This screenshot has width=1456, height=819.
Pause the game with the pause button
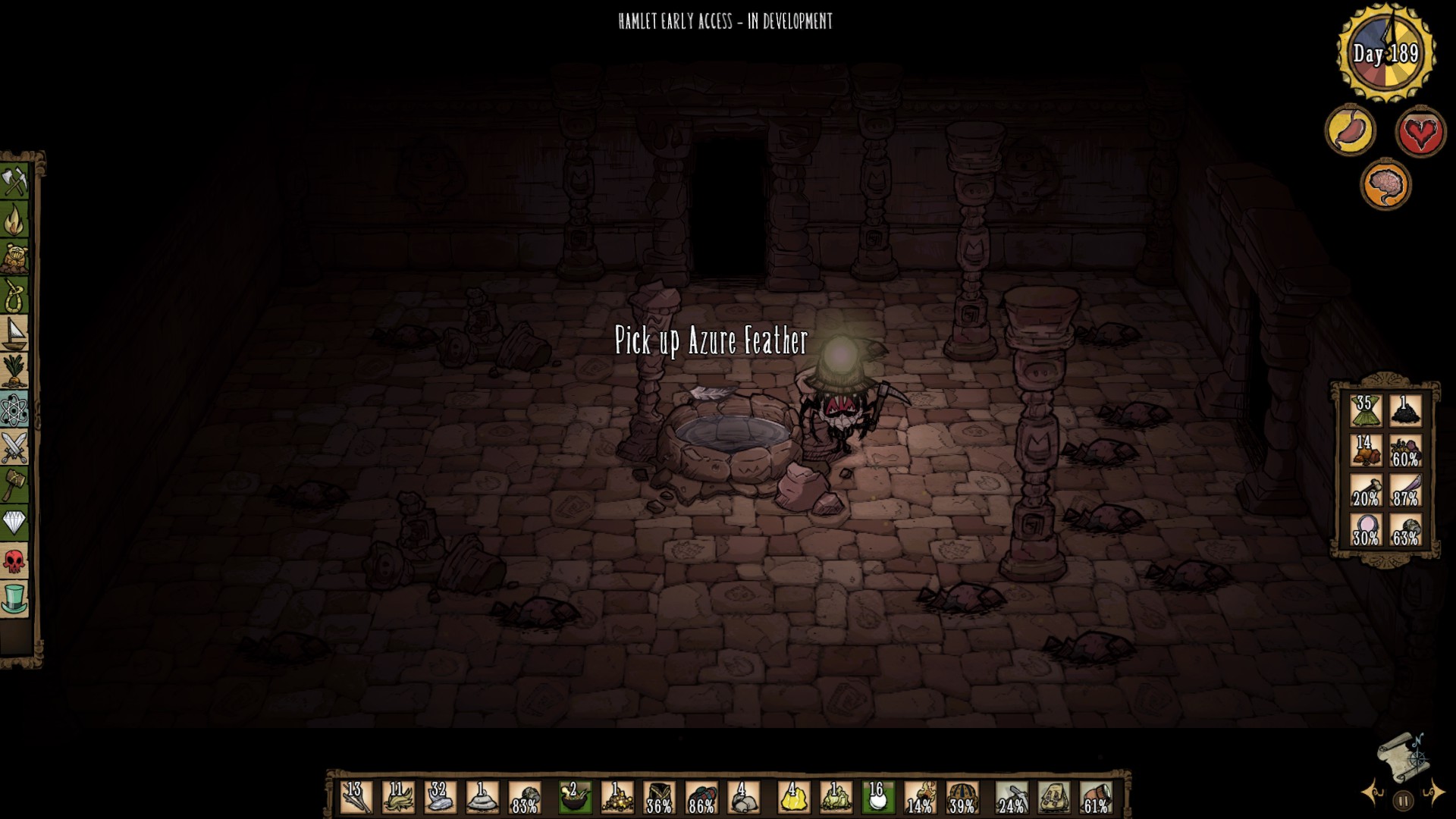(x=1403, y=800)
